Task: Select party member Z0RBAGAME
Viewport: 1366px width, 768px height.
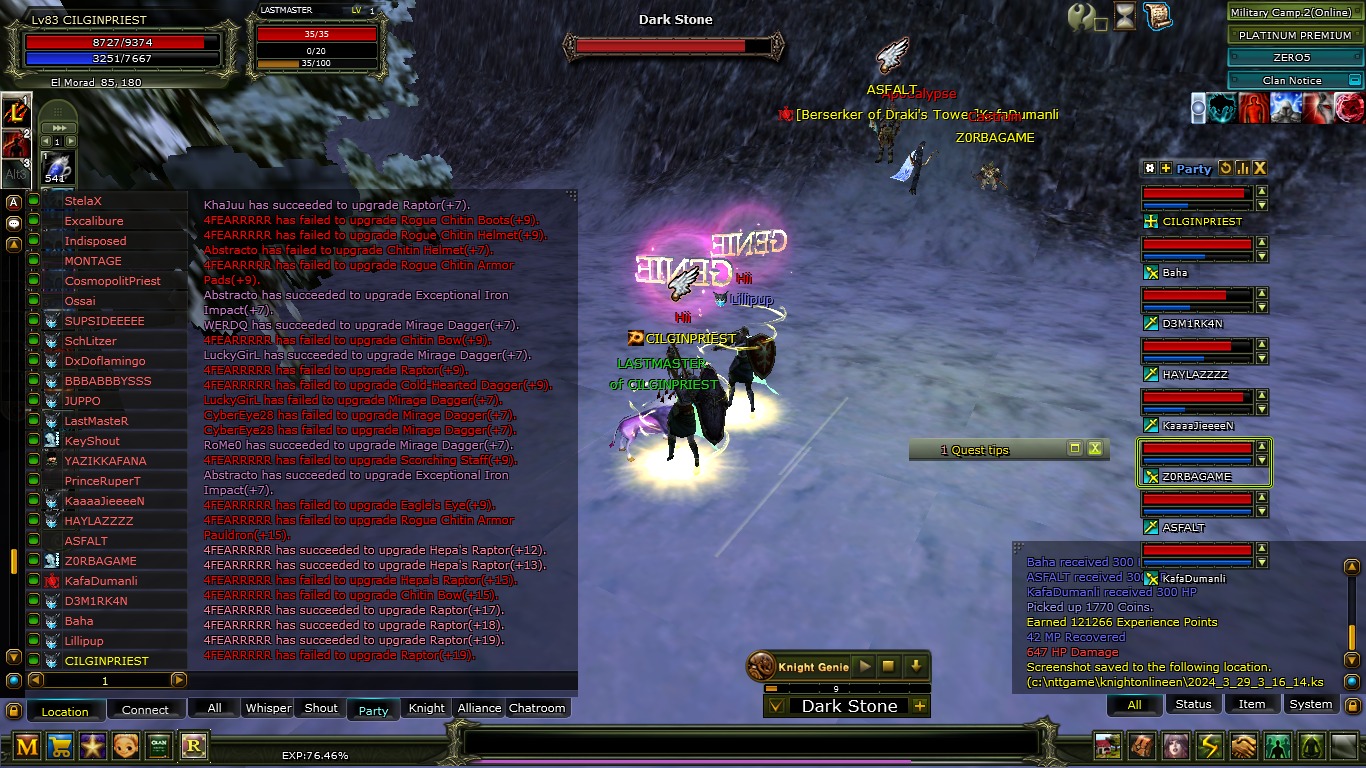Action: click(1197, 476)
